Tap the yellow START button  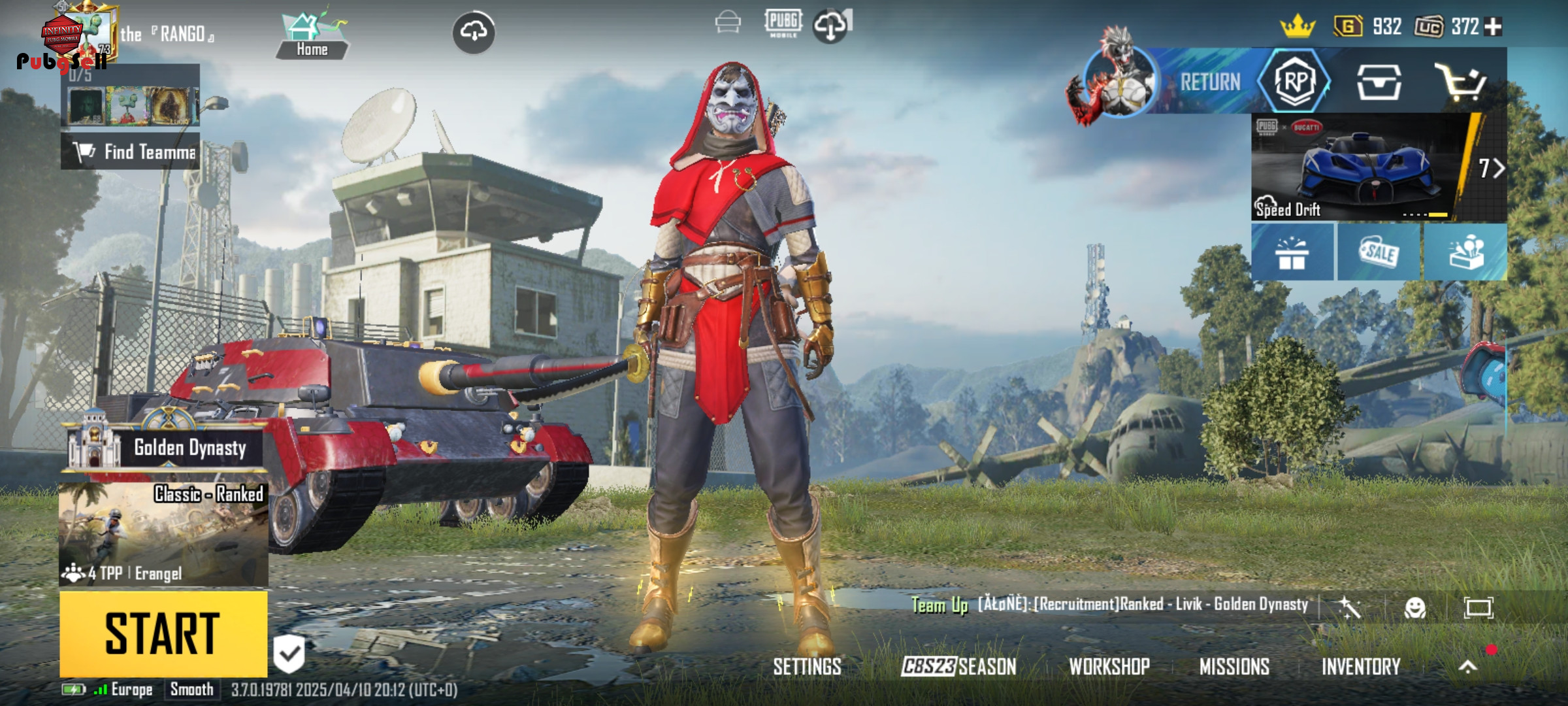163,633
